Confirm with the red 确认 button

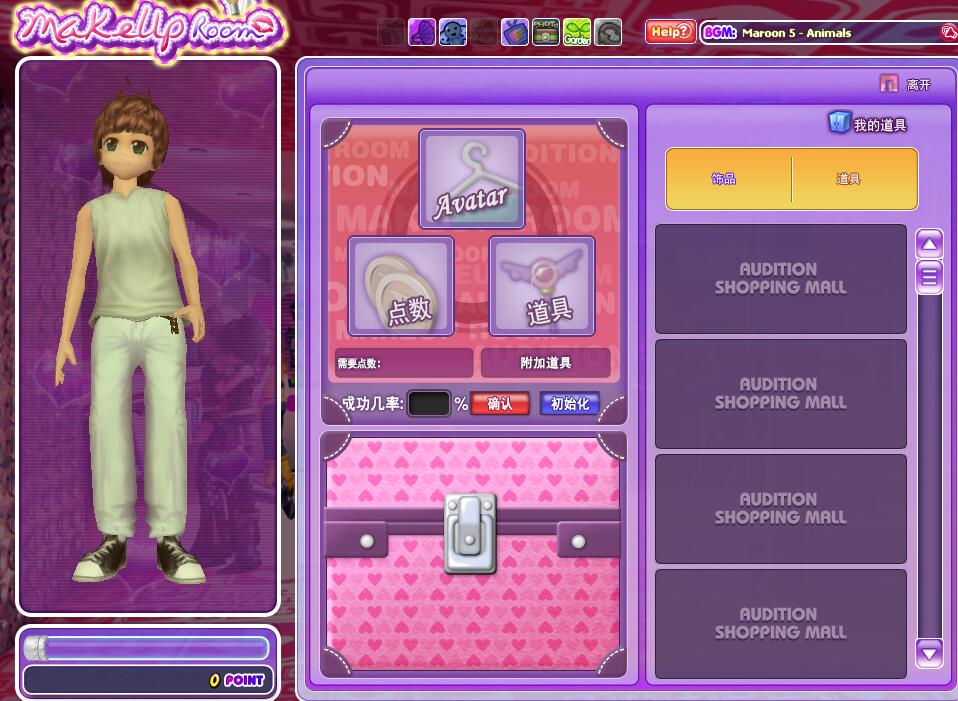click(x=499, y=404)
